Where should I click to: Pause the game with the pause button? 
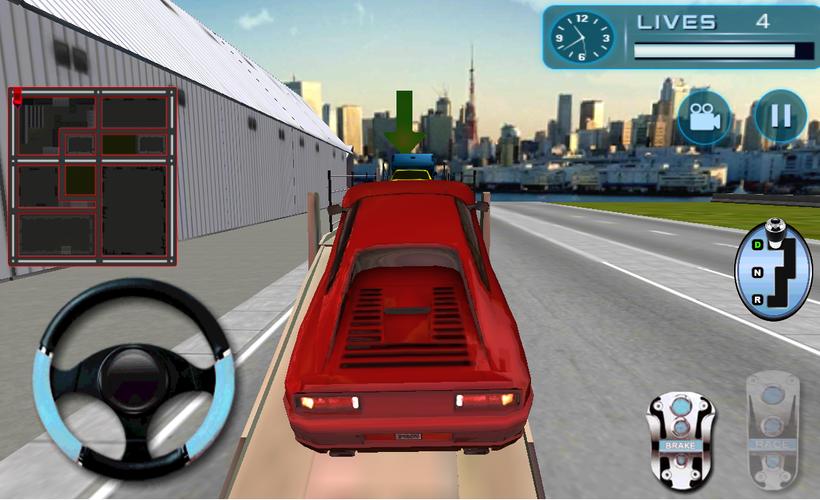pyautogui.click(x=780, y=117)
